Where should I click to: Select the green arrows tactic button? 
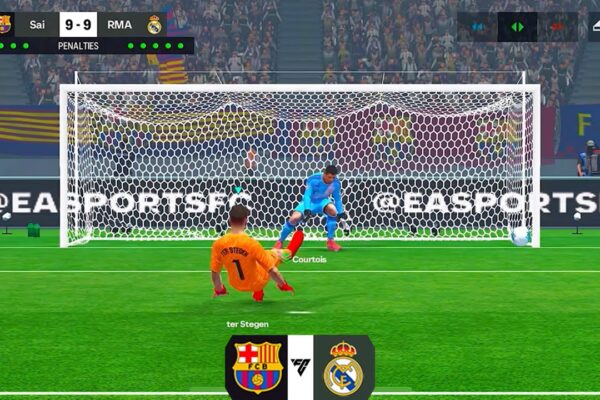[x=517, y=26]
